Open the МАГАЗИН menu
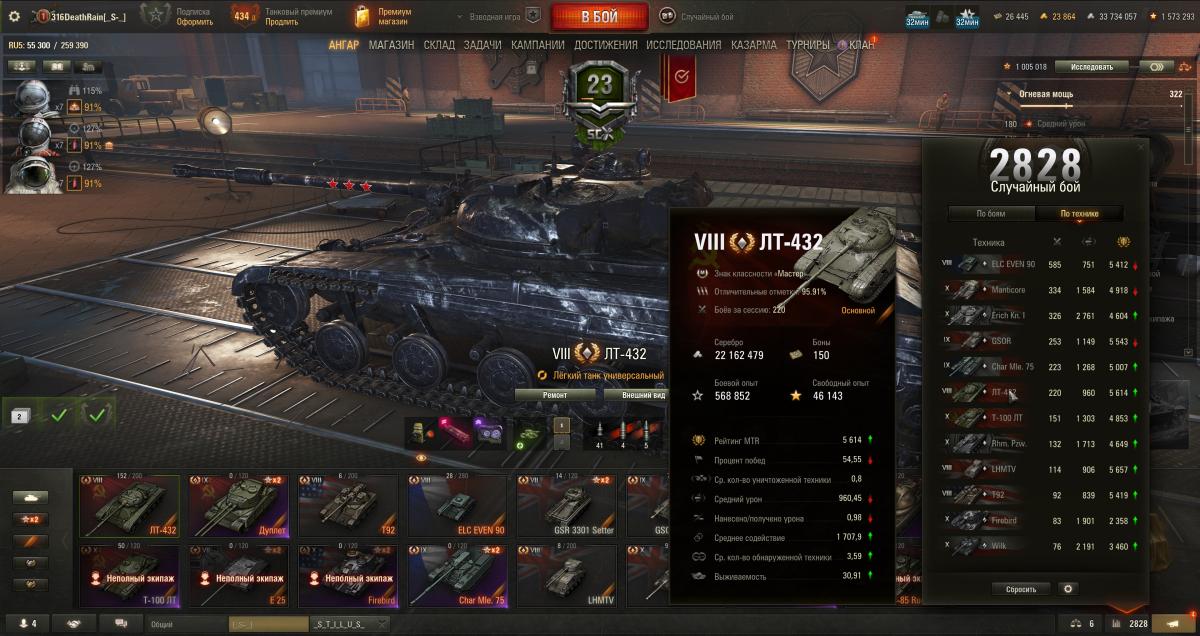1200x636 pixels. tap(391, 45)
